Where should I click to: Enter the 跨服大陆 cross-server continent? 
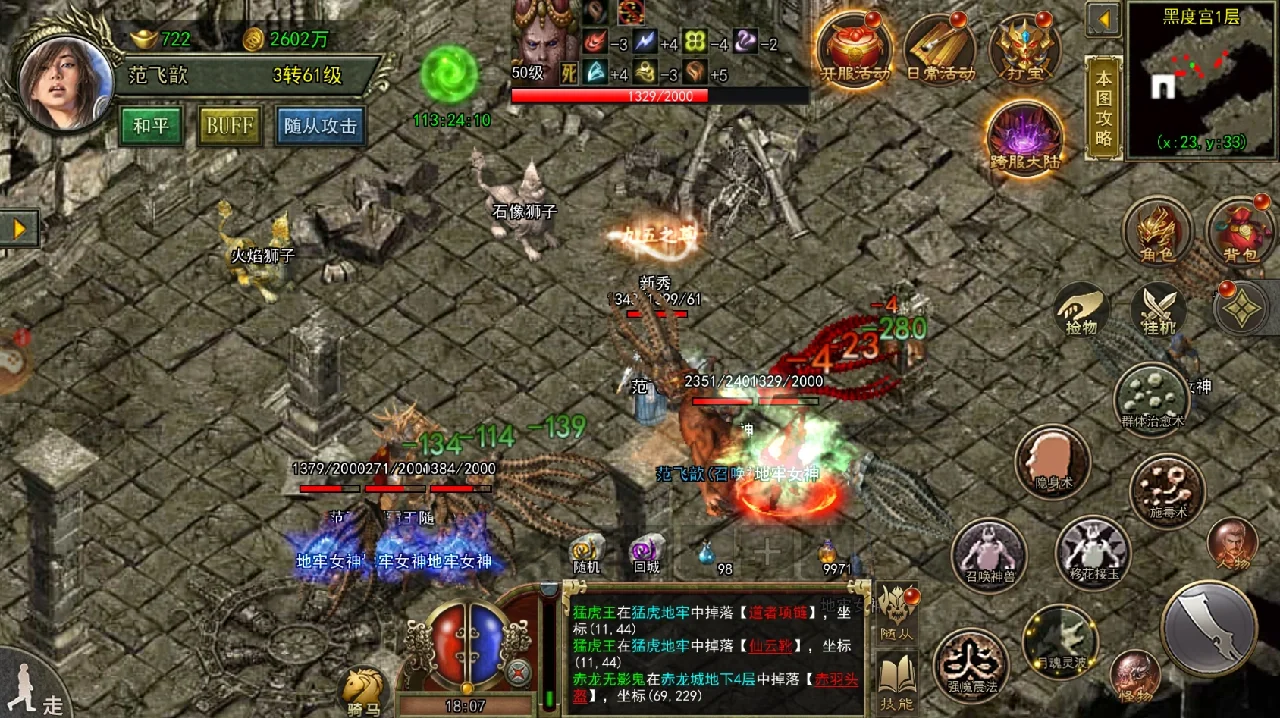[x=1025, y=137]
